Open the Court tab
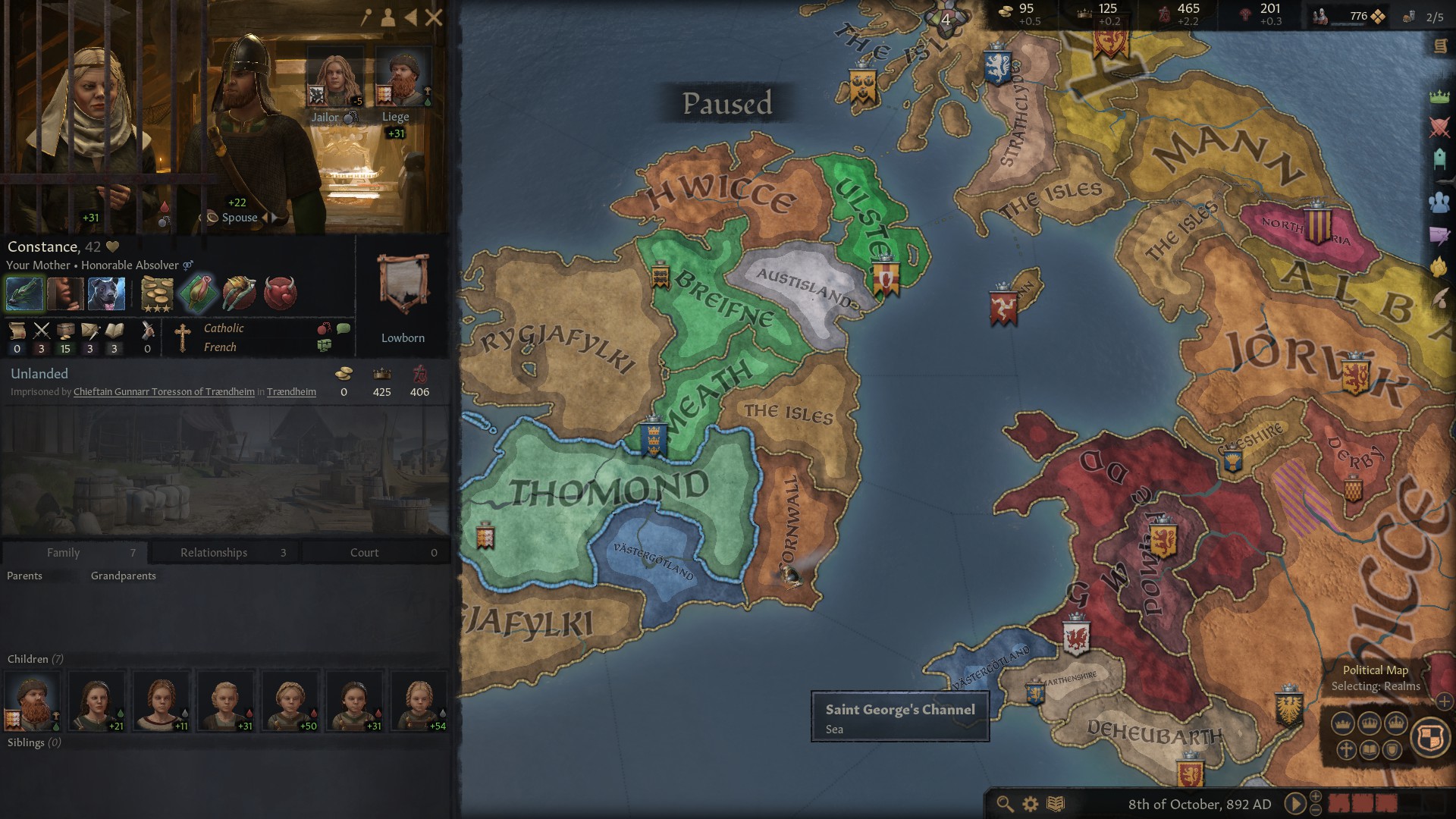 pyautogui.click(x=364, y=552)
